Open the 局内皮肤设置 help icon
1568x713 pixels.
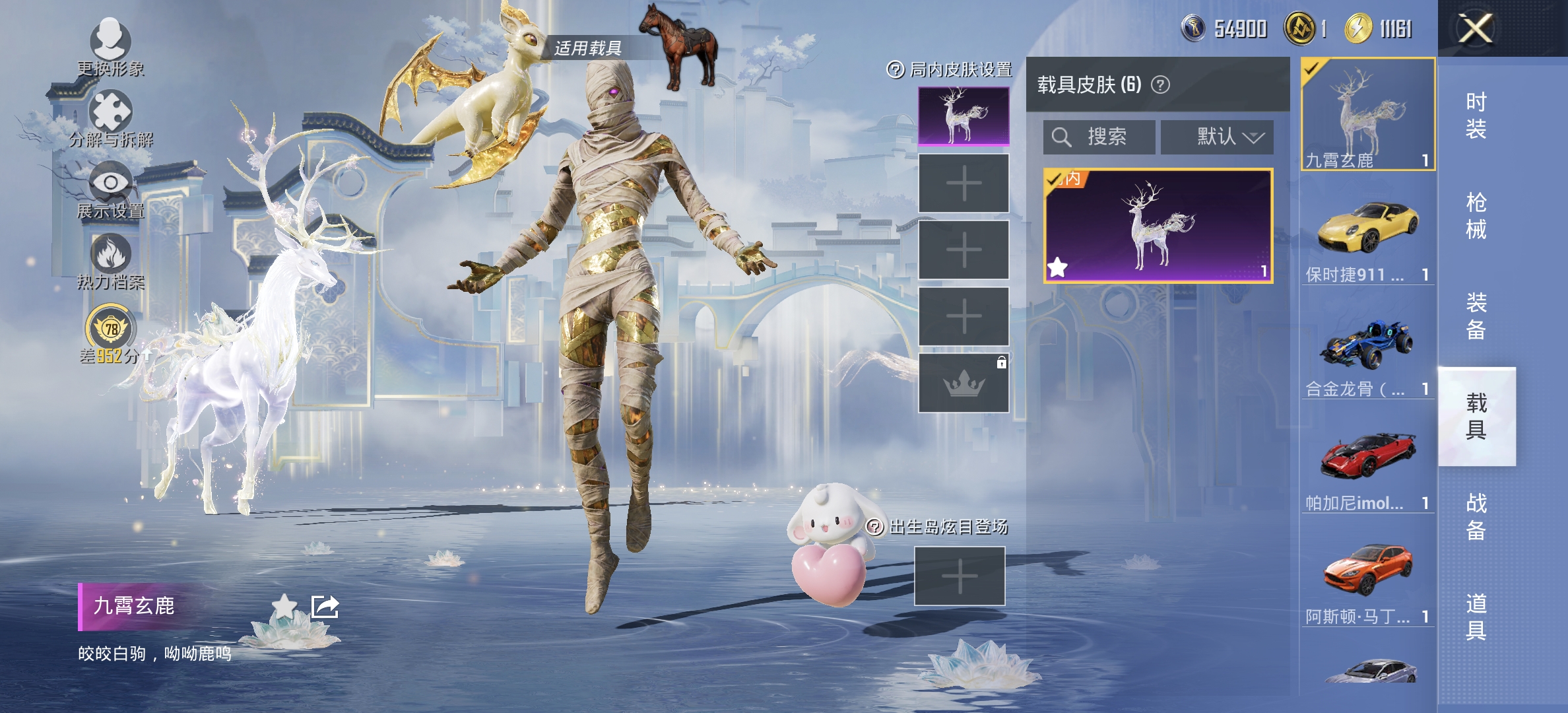(x=895, y=69)
